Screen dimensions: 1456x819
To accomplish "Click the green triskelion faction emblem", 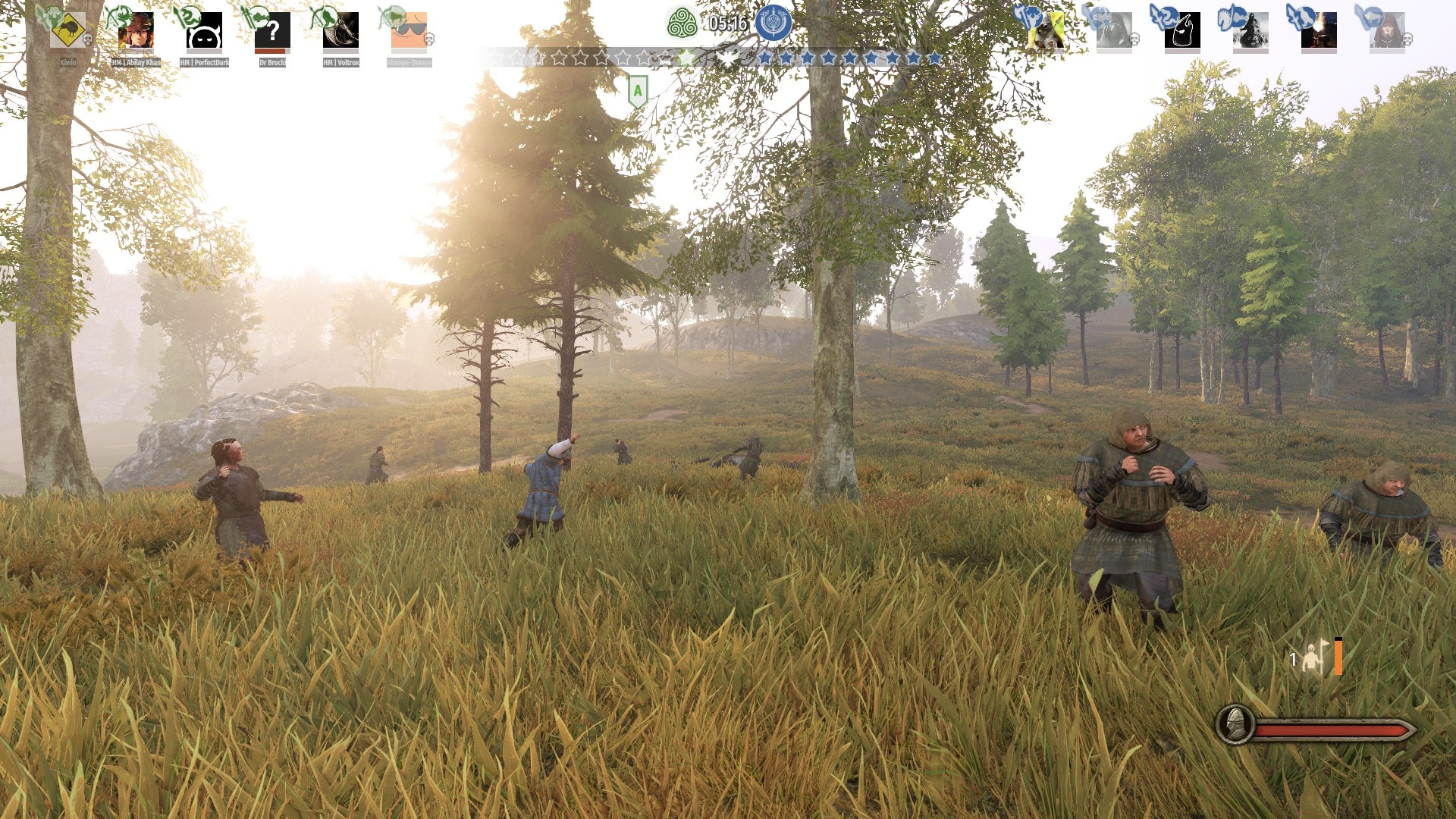I will (x=682, y=23).
